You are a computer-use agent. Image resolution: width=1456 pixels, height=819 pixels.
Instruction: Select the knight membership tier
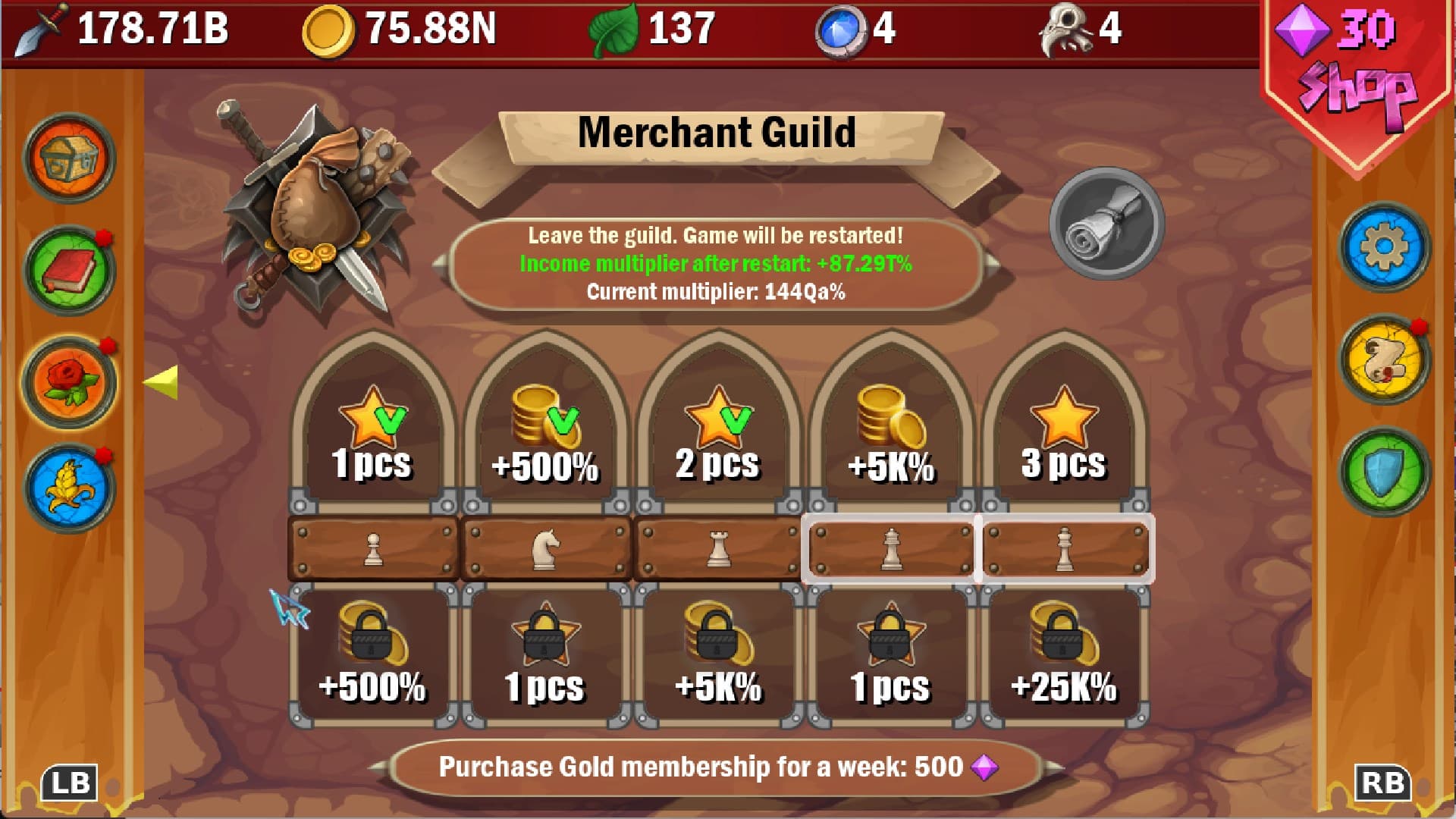[544, 548]
